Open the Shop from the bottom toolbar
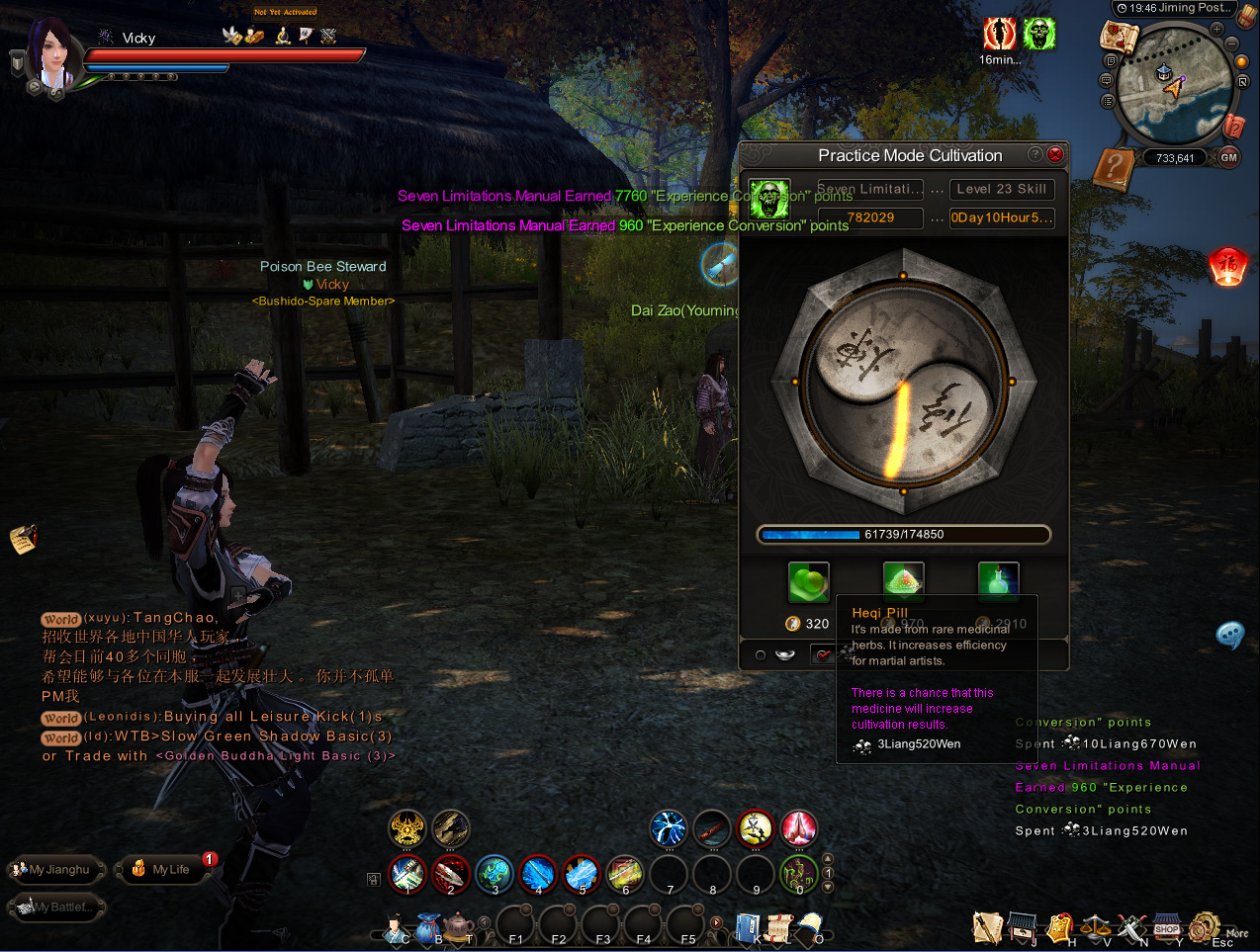 pos(1167,929)
